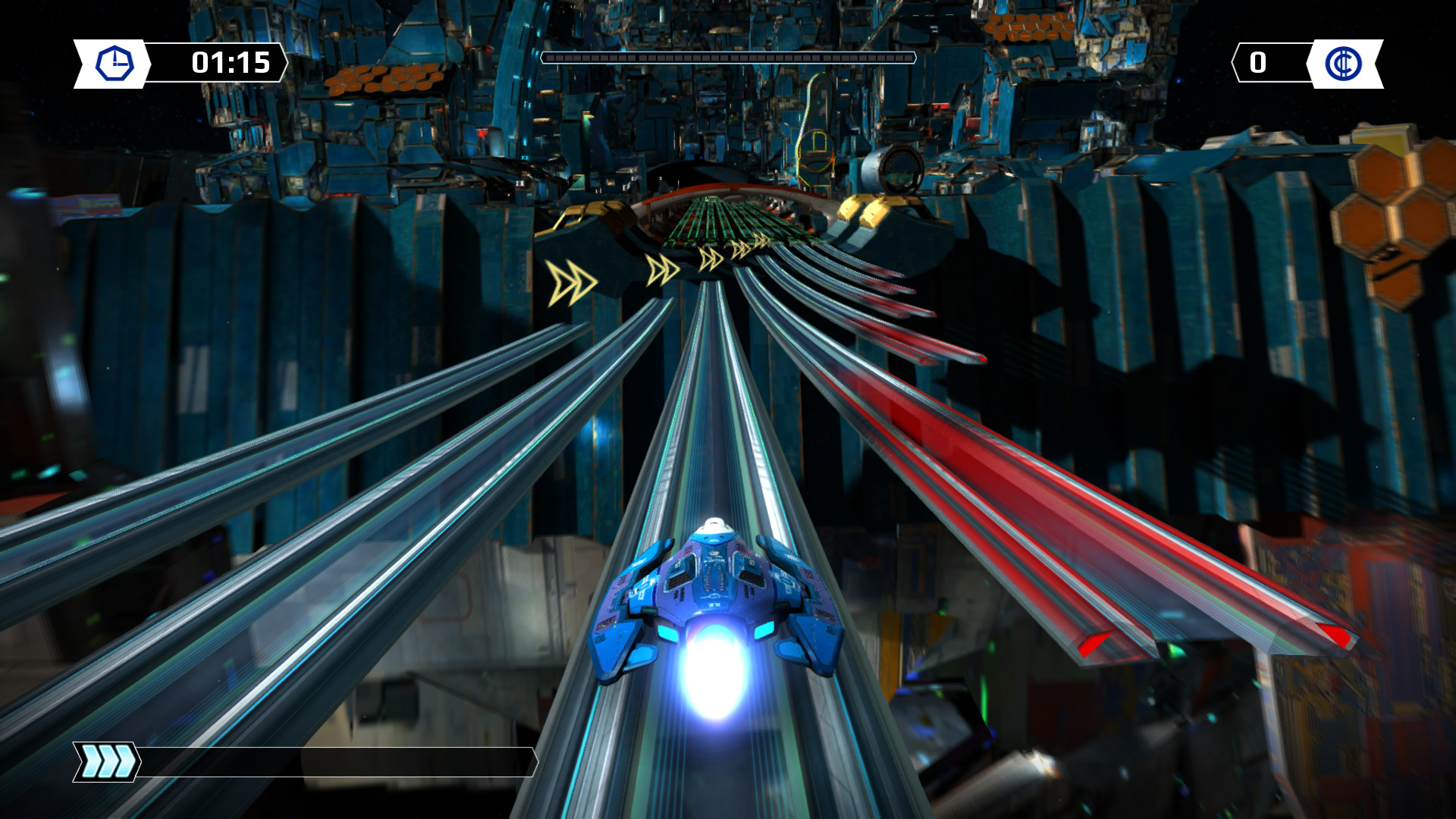Activate the boost chevrons icon

click(x=107, y=761)
